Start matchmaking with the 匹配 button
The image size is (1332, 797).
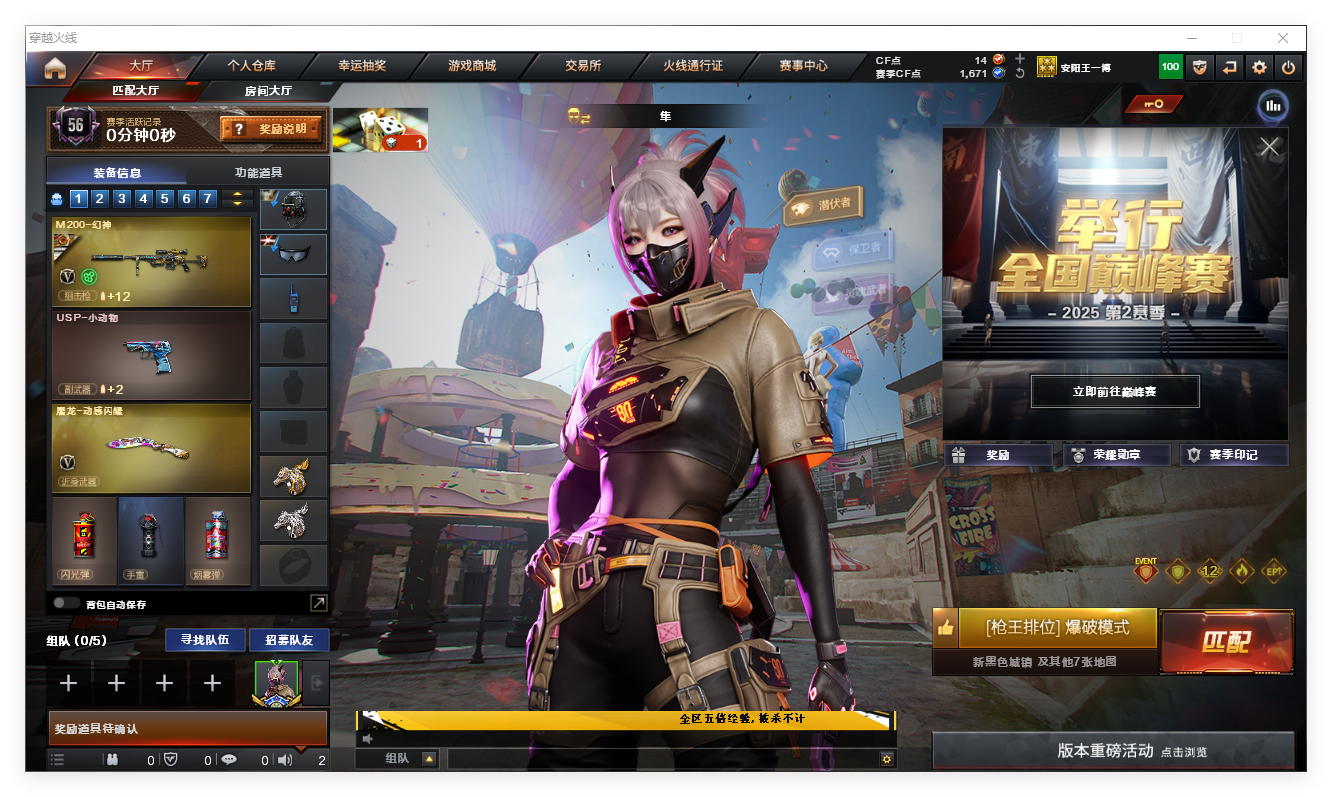1226,642
